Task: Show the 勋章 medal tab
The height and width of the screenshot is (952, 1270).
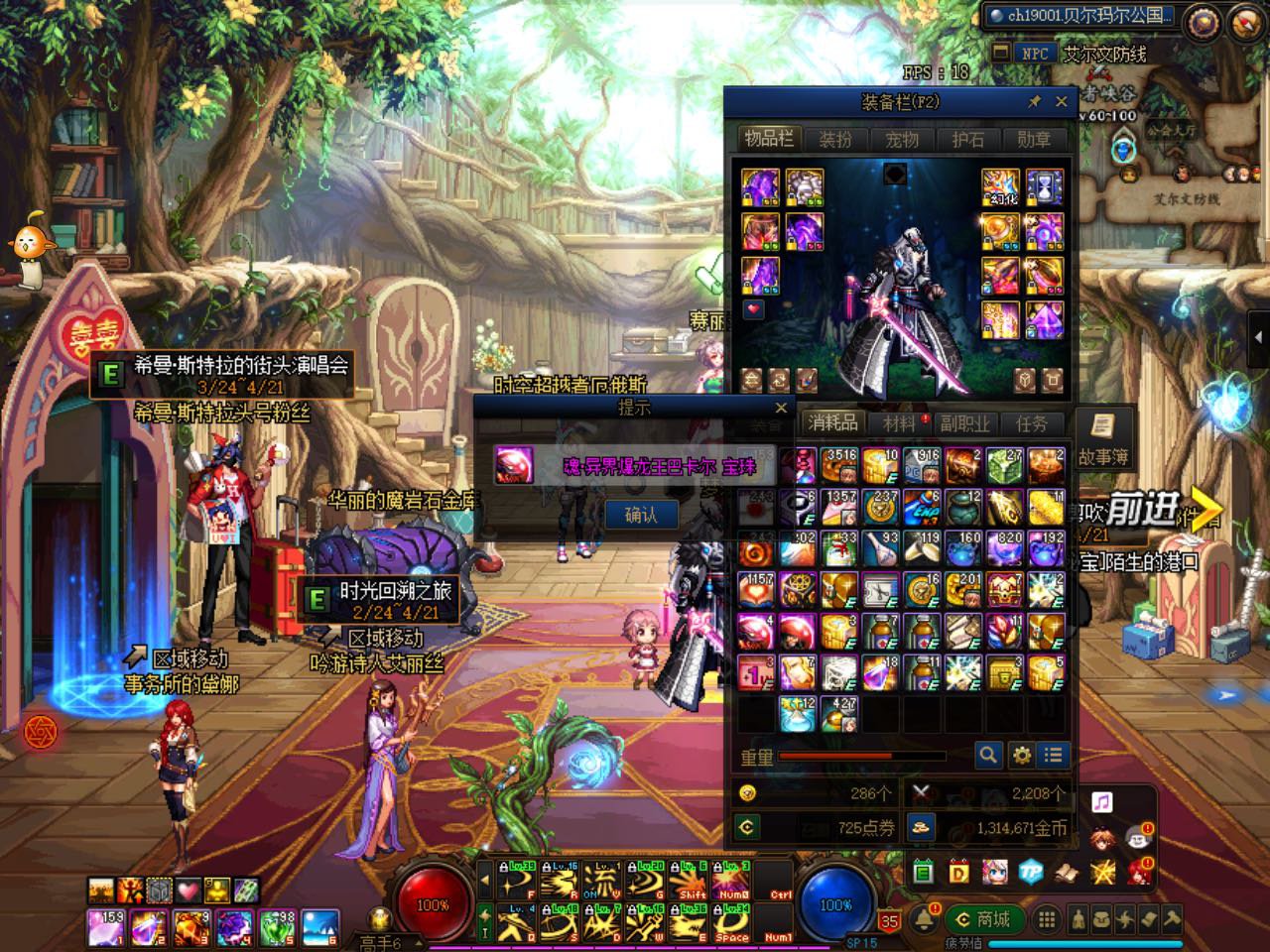Action: click(x=1034, y=139)
